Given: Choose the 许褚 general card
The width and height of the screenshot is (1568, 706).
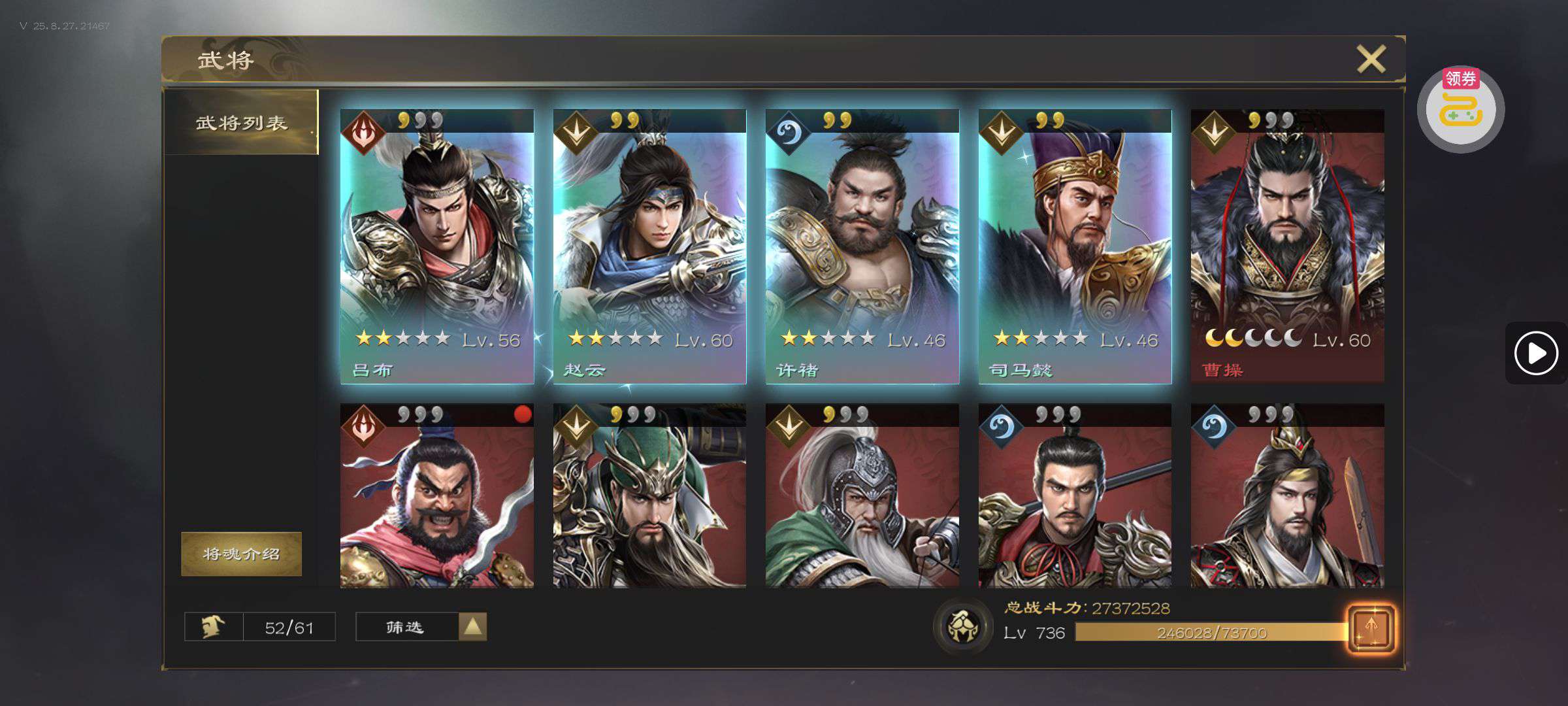Looking at the screenshot, I should 862,246.
